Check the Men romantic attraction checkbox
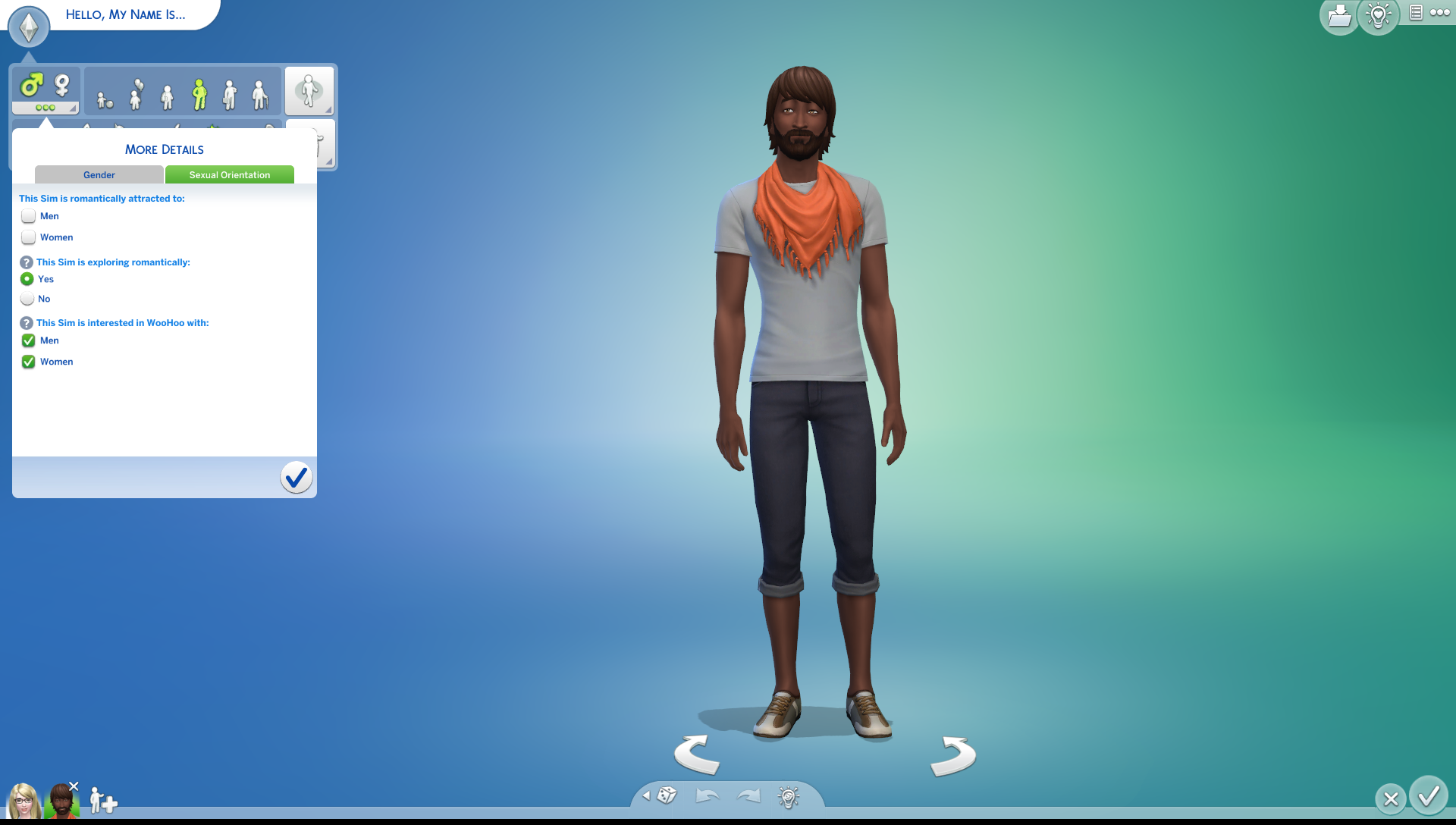Image resolution: width=1456 pixels, height=825 pixels. click(28, 216)
